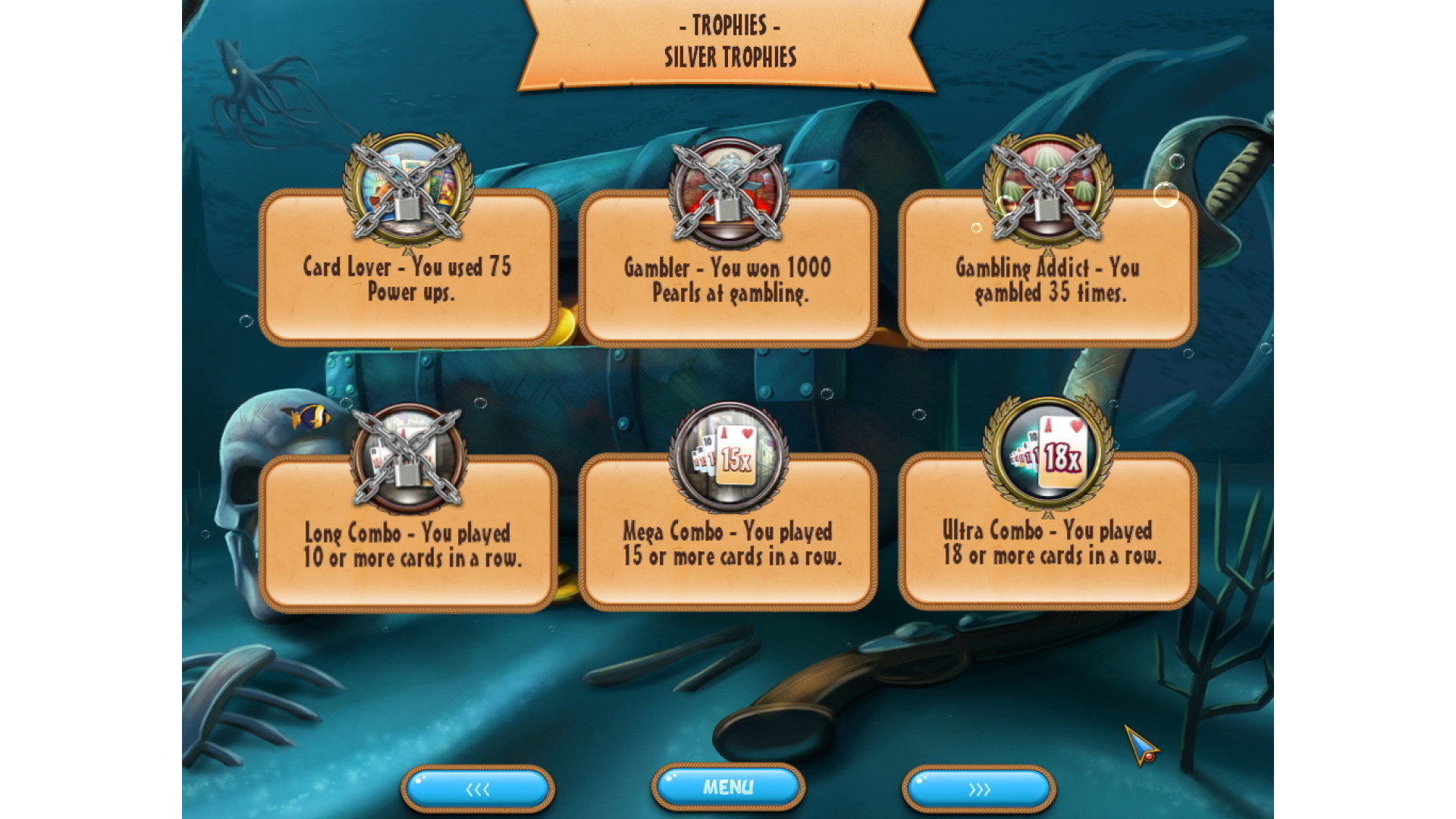The height and width of the screenshot is (819, 1456).
Task: Click the locked Gambling Addict medal
Action: [x=1048, y=191]
